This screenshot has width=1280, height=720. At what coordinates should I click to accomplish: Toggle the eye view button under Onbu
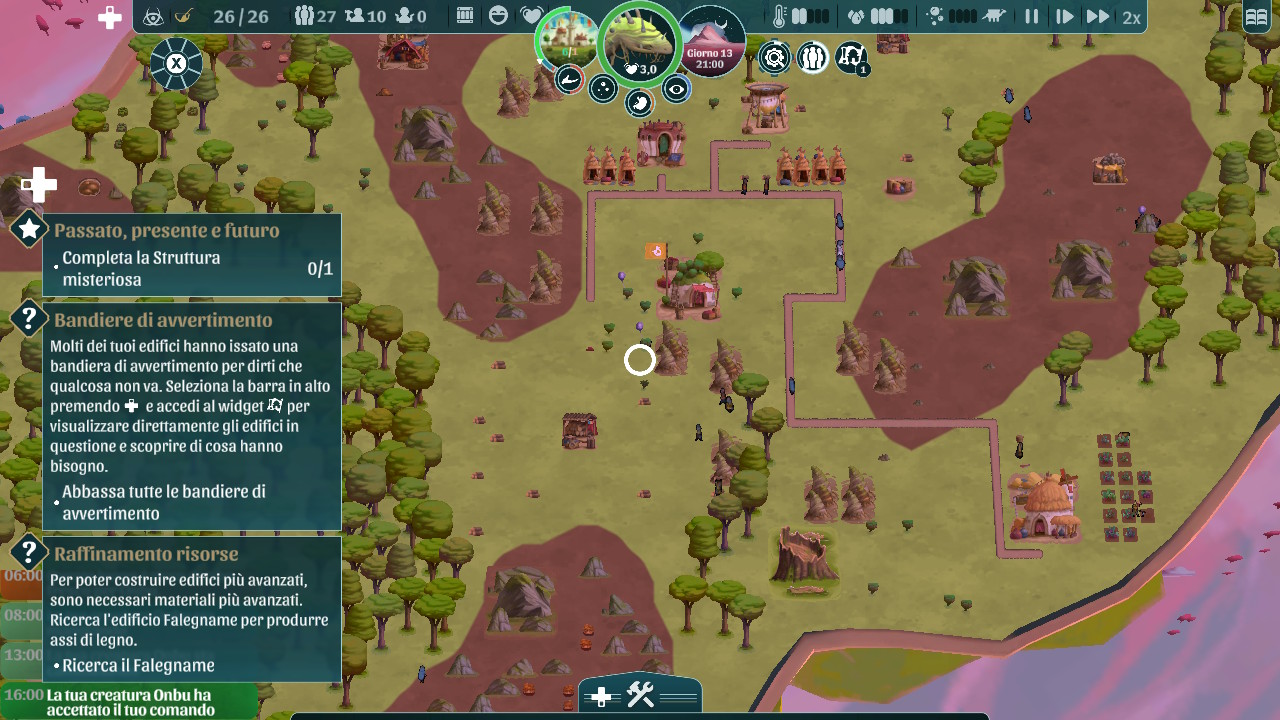677,89
